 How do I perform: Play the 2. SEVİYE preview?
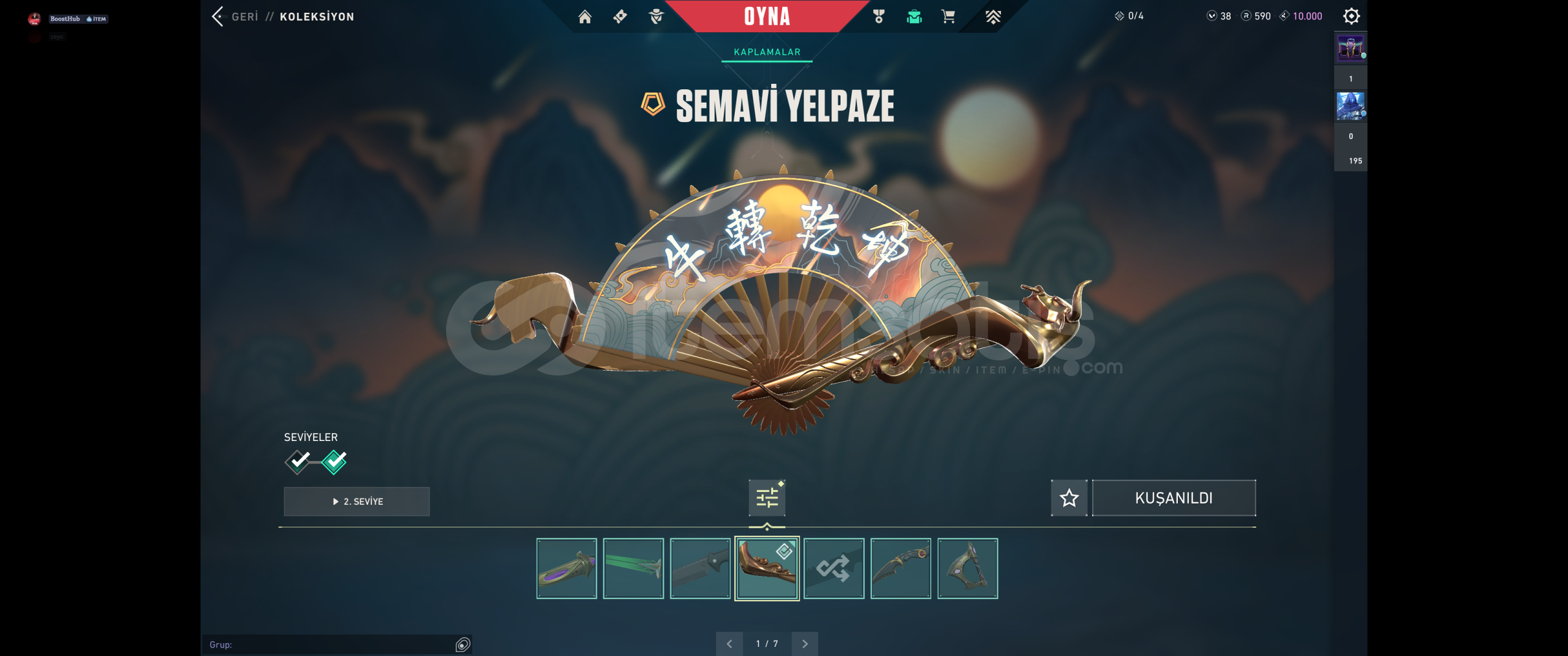[357, 502]
